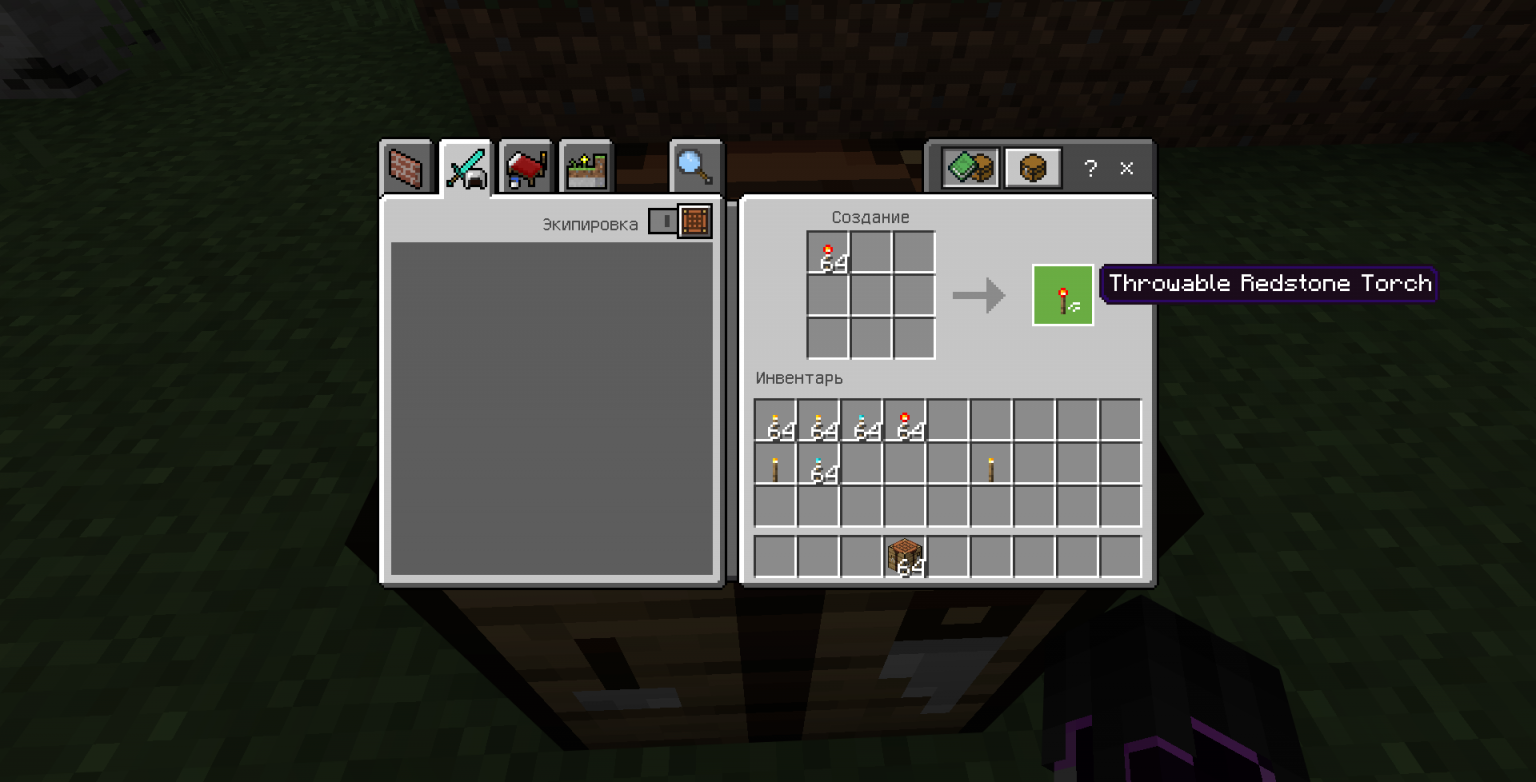This screenshot has height=782, width=1536.
Task: Switch to the chest-only inventory layout
Action: coord(1032,169)
